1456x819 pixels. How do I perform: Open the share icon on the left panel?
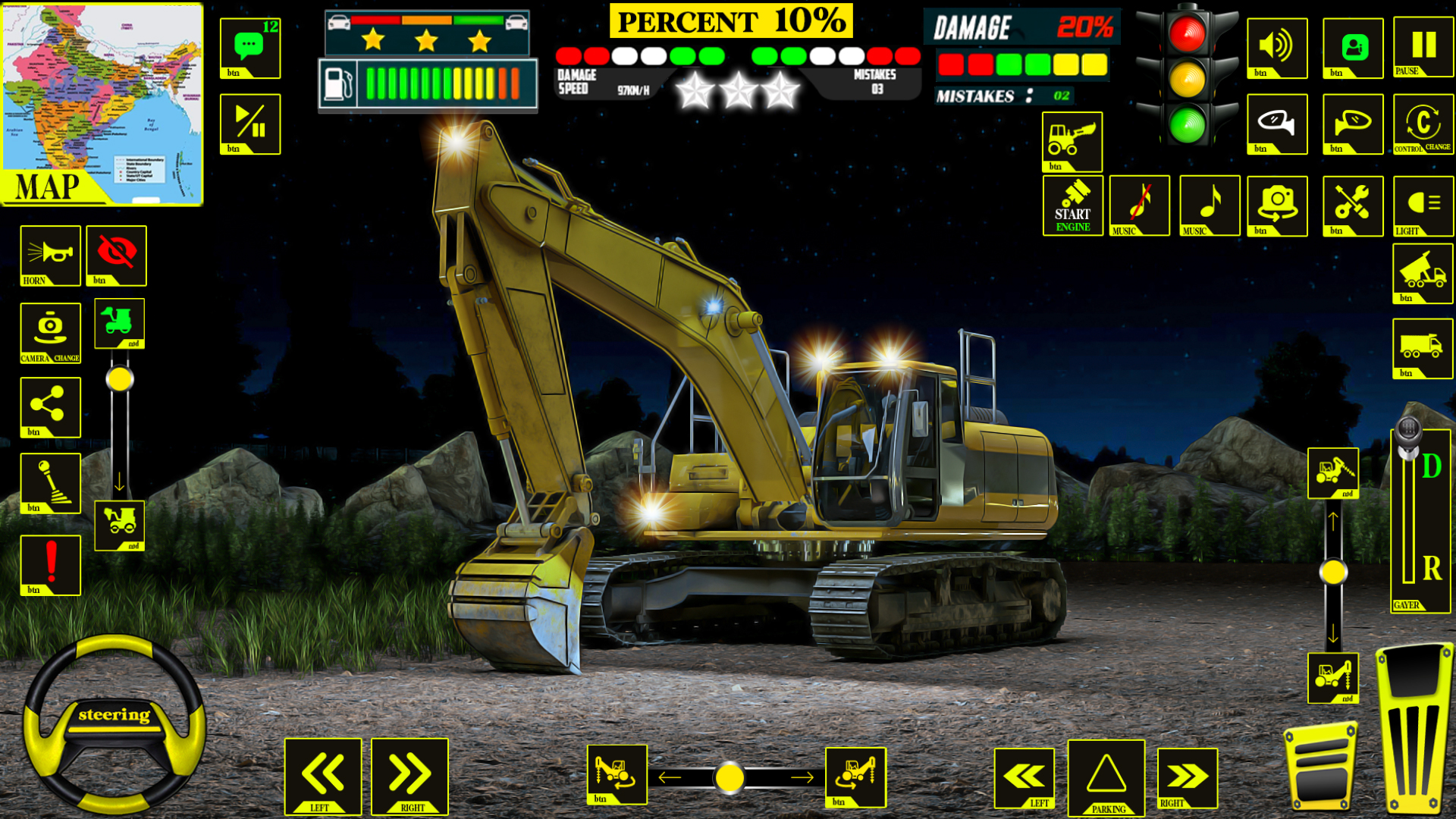click(50, 407)
